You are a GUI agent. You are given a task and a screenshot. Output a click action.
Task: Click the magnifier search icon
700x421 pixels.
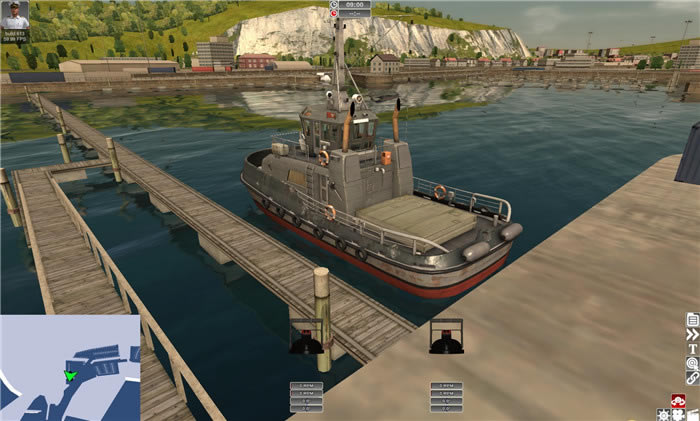pyautogui.click(x=692, y=363)
